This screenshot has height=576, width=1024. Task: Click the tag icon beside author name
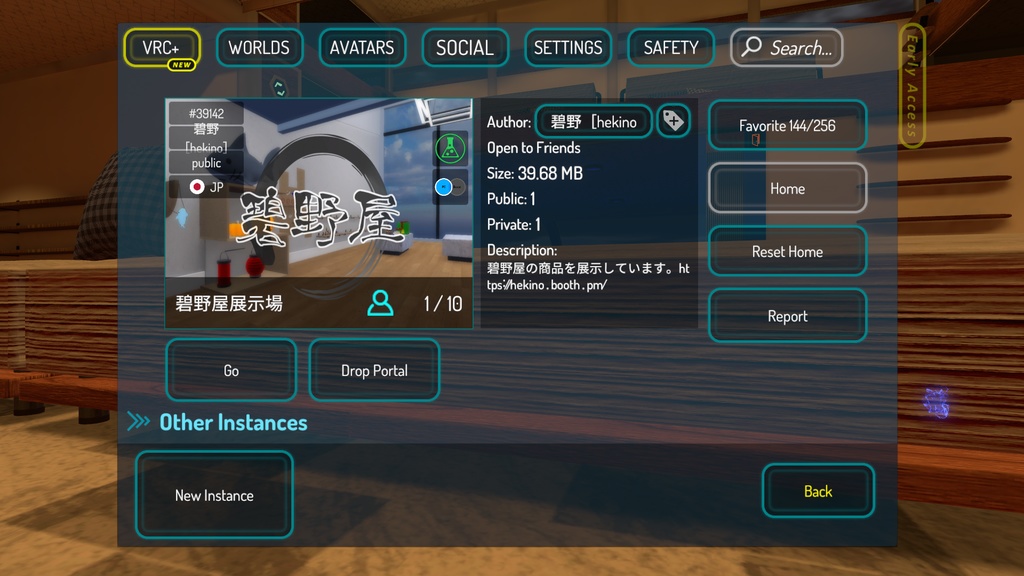pos(674,122)
